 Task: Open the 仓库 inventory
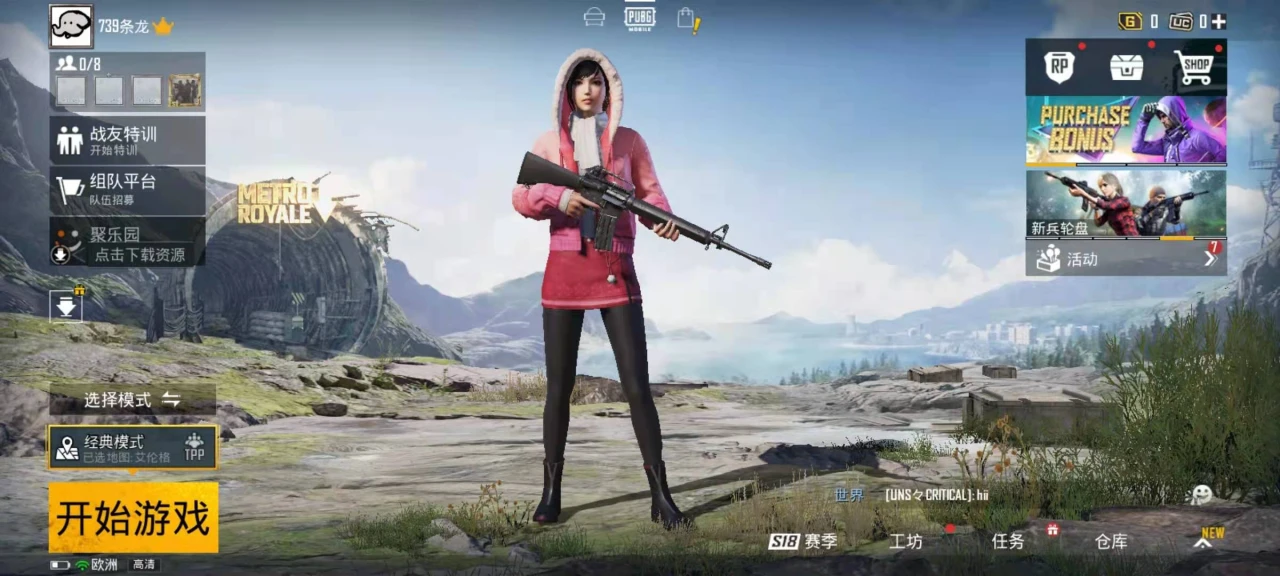tap(1111, 541)
